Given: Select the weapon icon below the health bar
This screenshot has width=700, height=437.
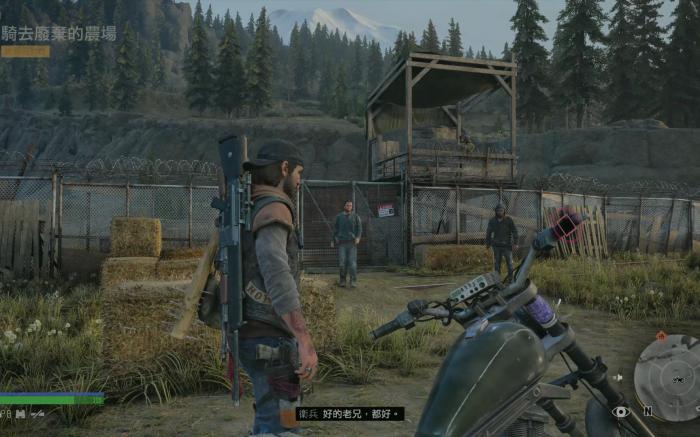Looking at the screenshot, I should coord(38,412).
